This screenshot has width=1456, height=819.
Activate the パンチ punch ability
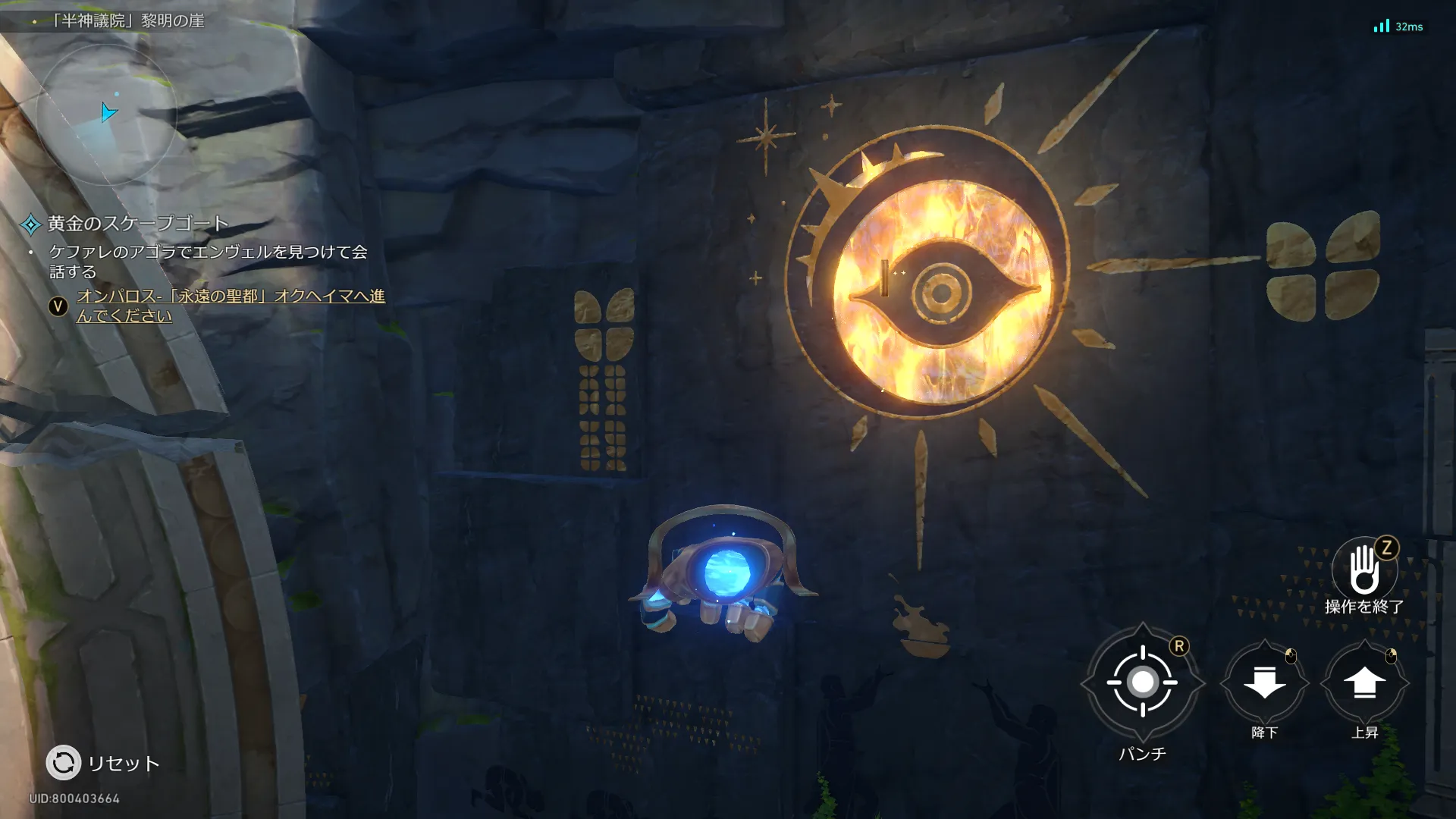[1142, 682]
